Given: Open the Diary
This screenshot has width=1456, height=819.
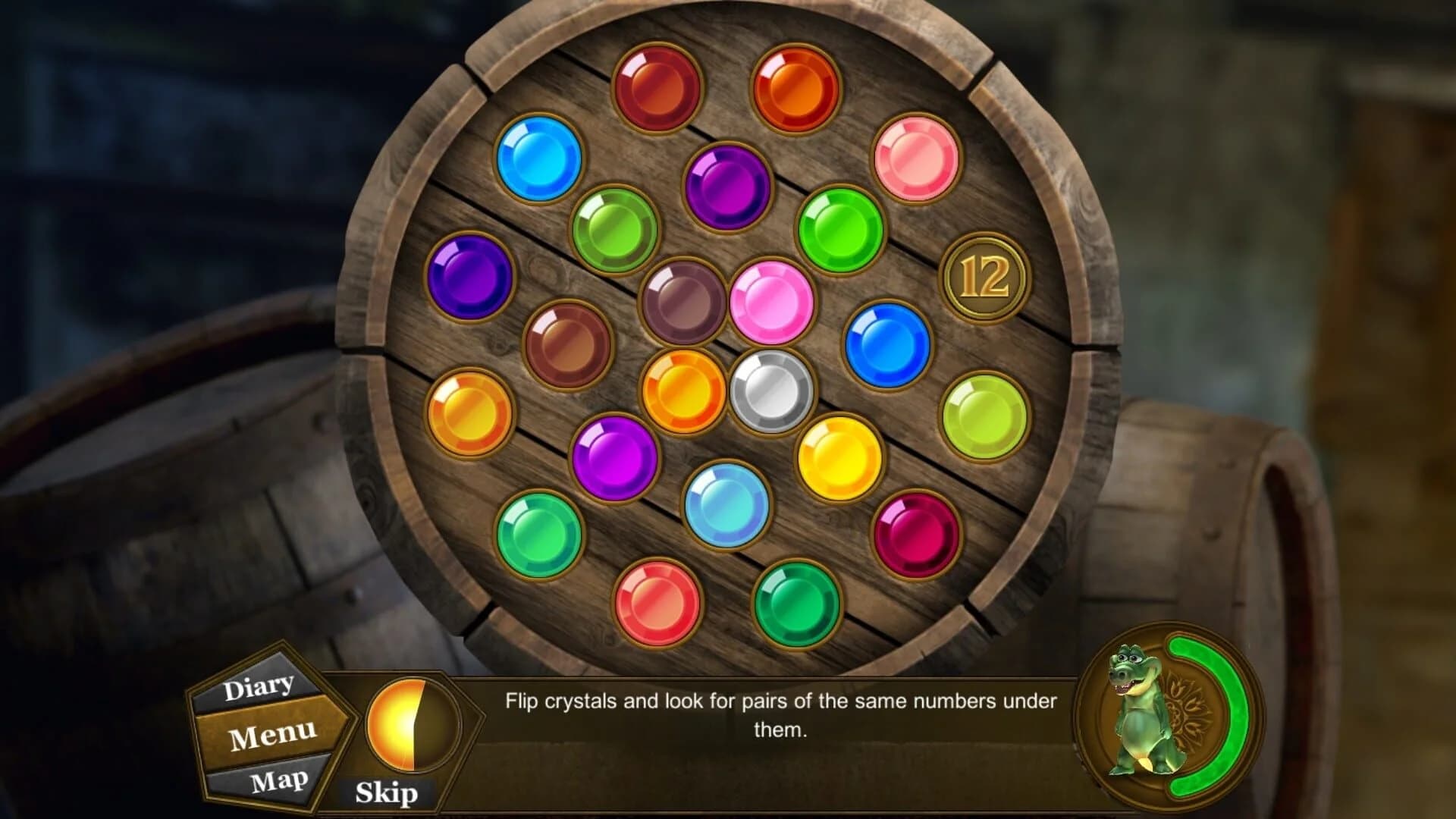Looking at the screenshot, I should (258, 685).
